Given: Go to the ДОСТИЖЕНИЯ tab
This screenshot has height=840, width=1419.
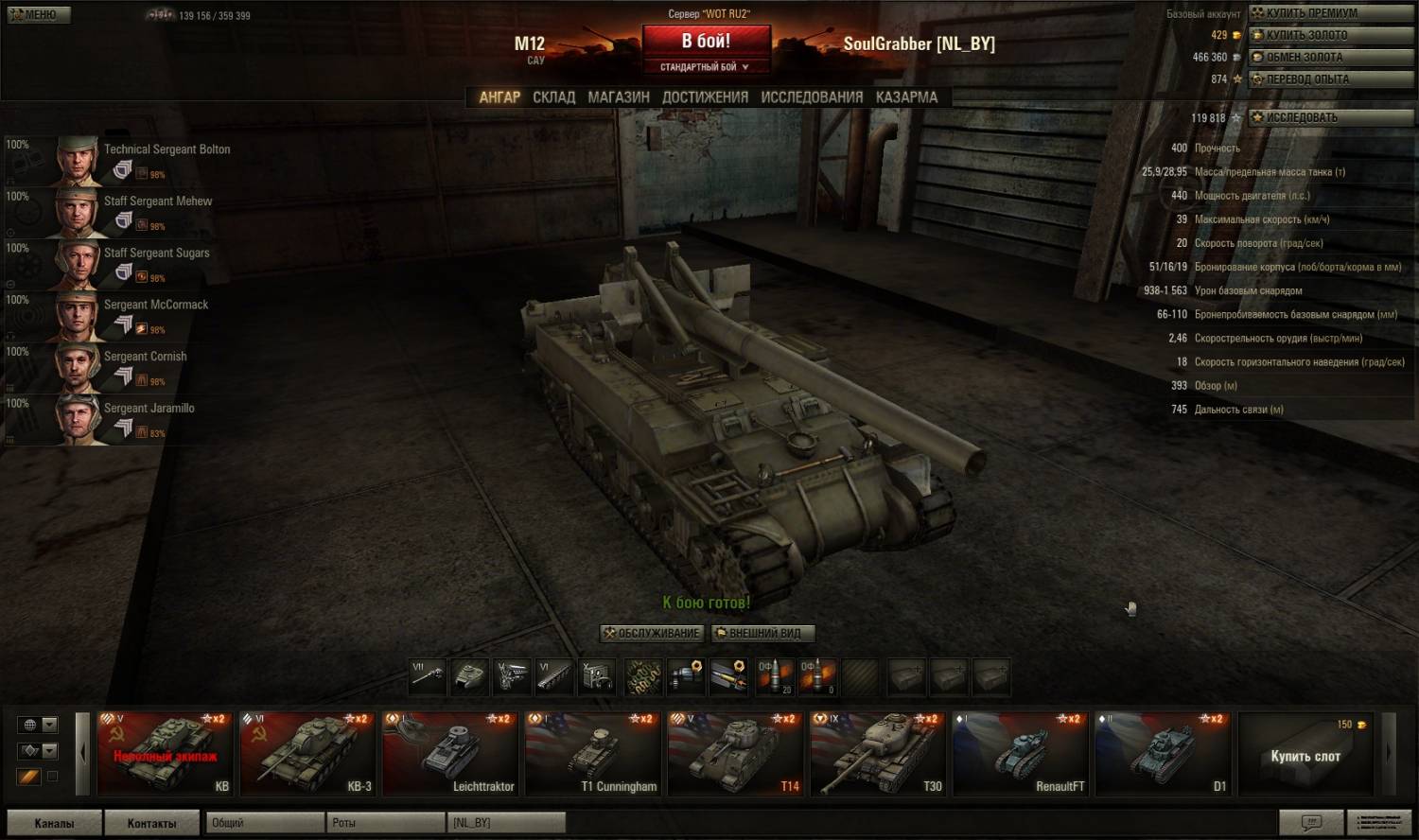Looking at the screenshot, I should [x=705, y=97].
